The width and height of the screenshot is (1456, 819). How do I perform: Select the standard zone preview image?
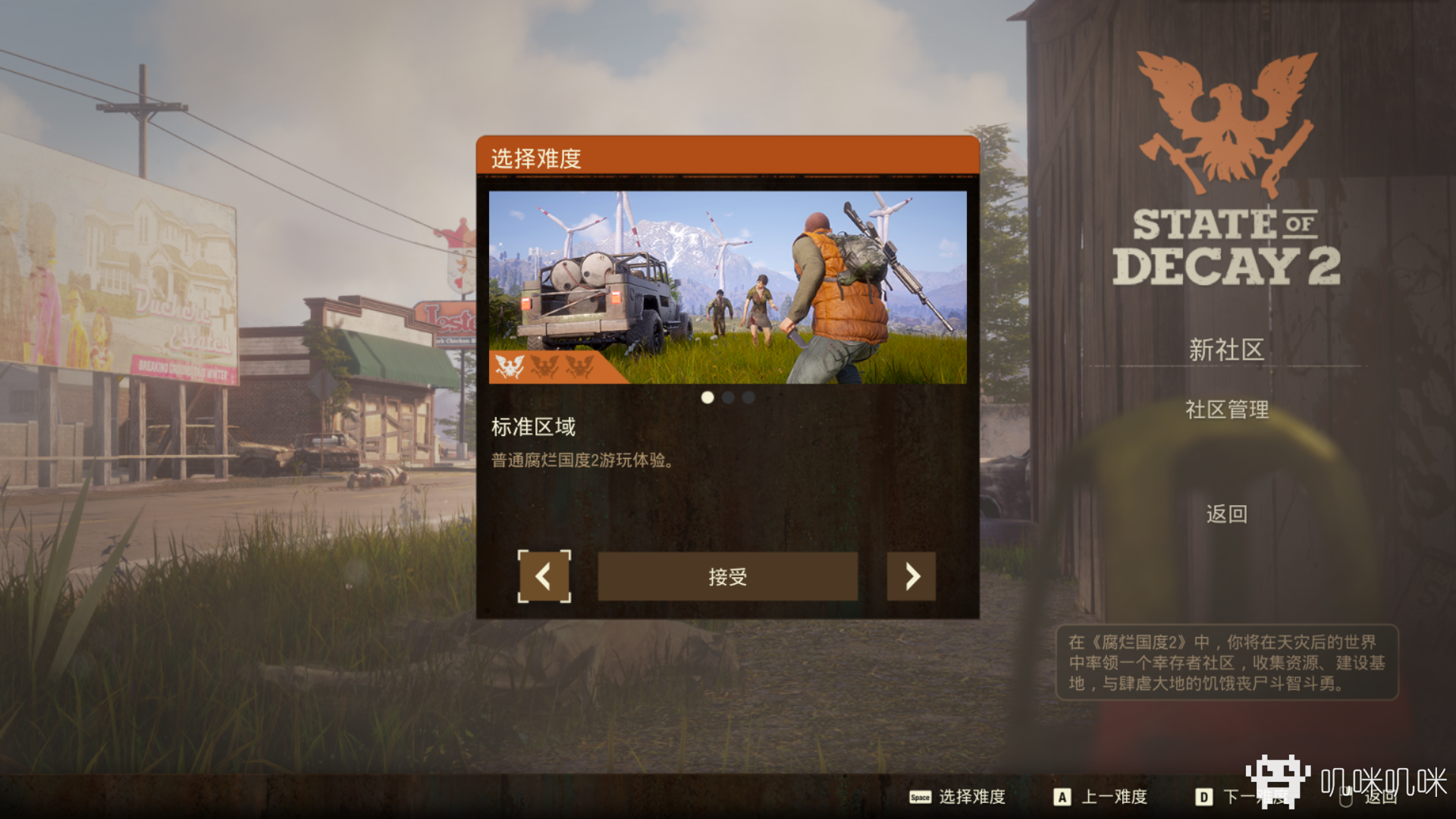tap(727, 287)
